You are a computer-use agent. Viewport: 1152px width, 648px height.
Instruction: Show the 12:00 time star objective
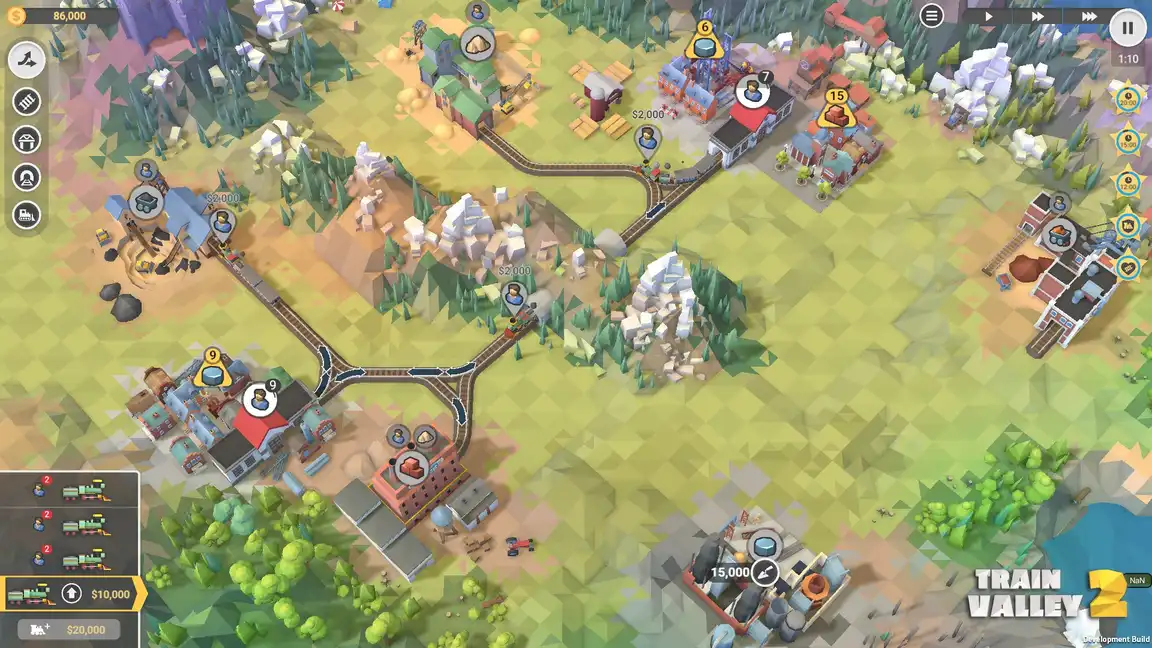(1128, 183)
